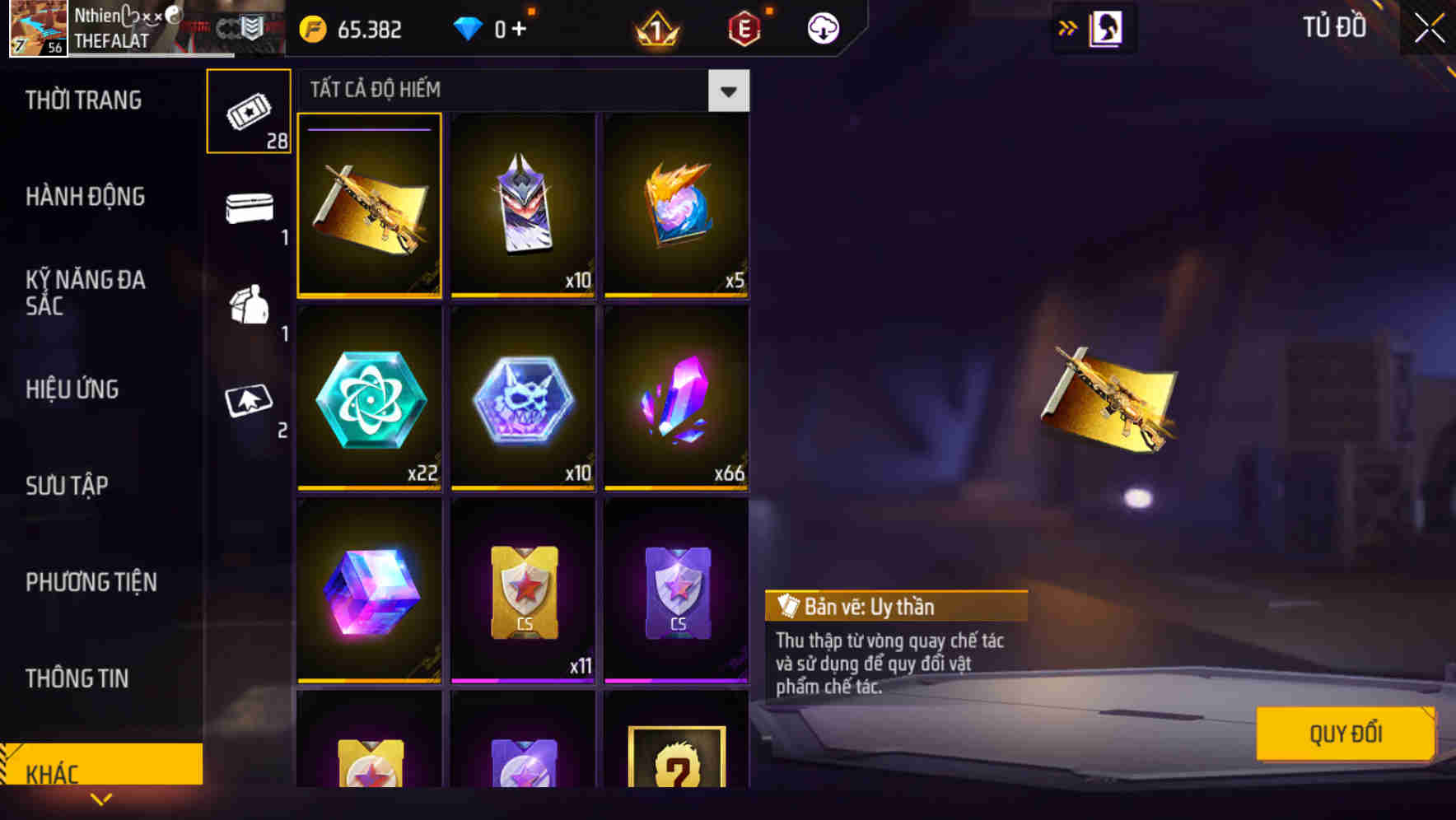Select the PHƯƠNG TIỆN category
1456x820 pixels.
pyautogui.click(x=91, y=582)
